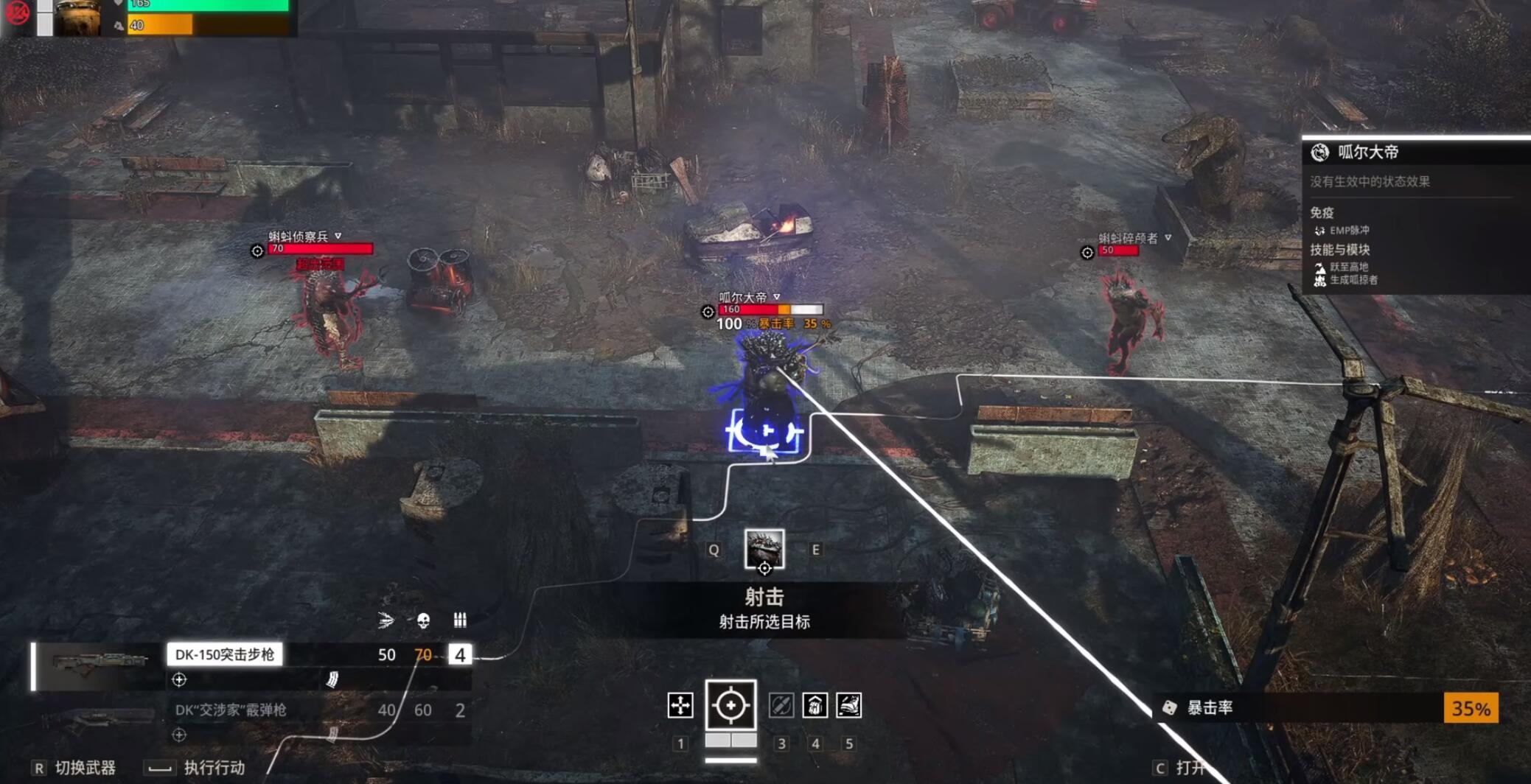Click the bullet ability icon in slot 3
1531x784 pixels.
pos(780,706)
